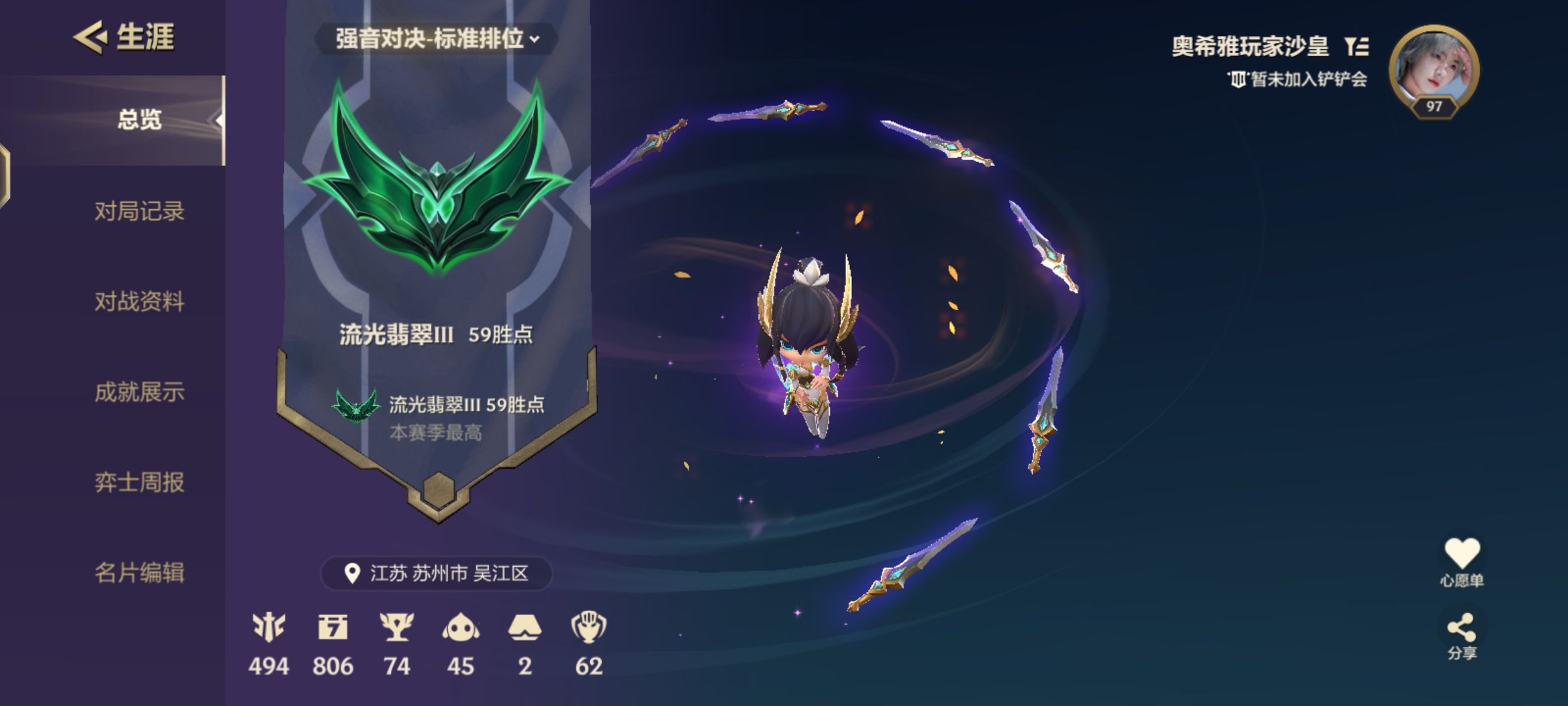Tap the calendar stat icon showing 806

pos(333,628)
